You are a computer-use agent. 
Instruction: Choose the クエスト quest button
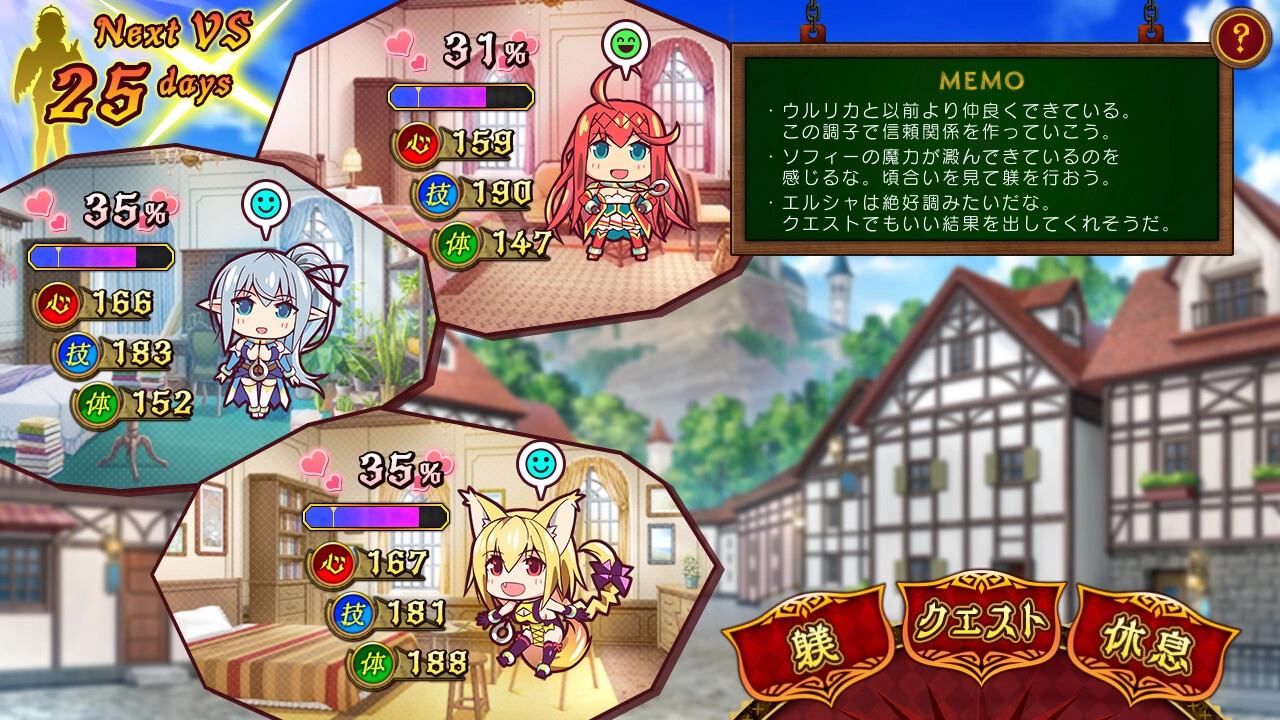coord(981,624)
